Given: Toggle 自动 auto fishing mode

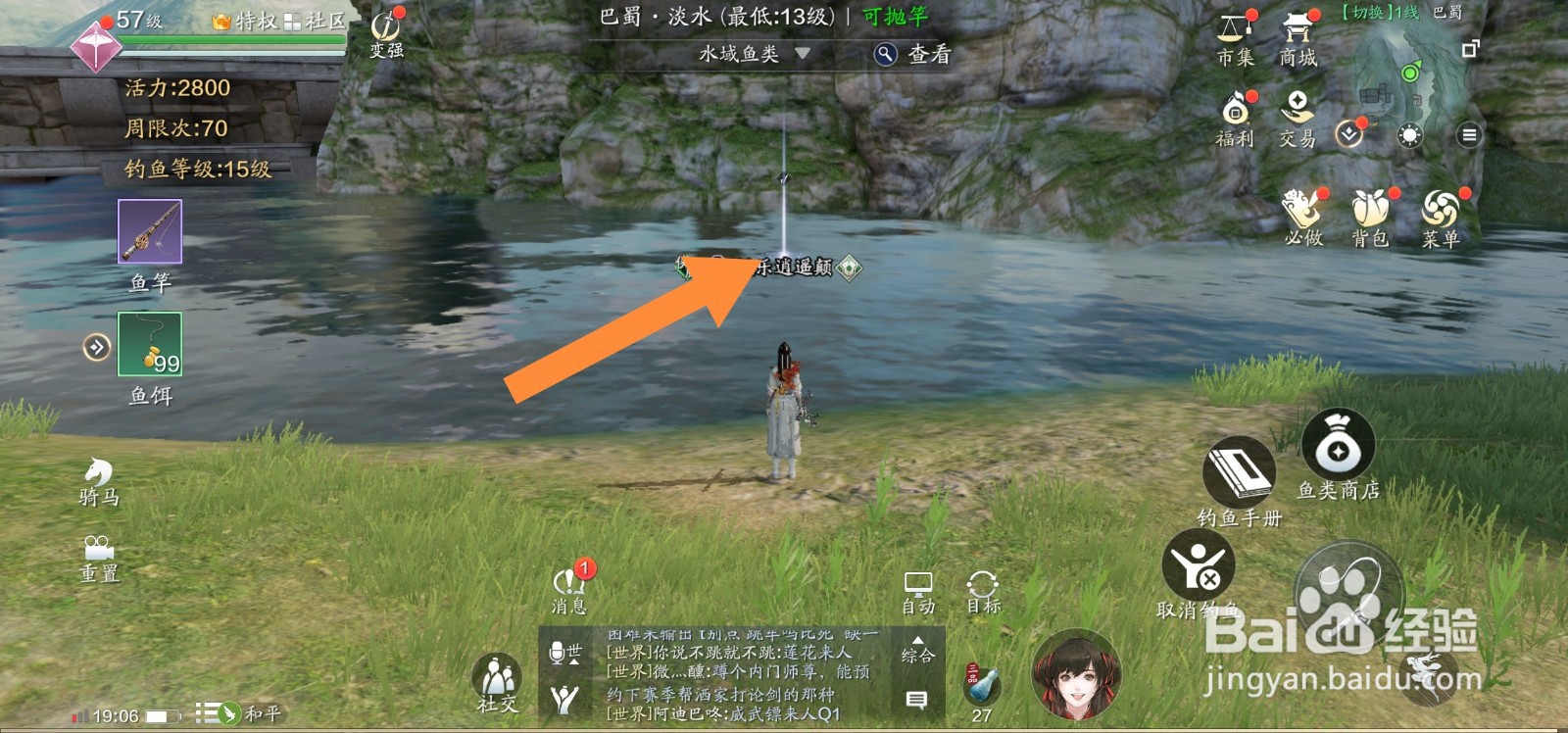Looking at the screenshot, I should click(919, 585).
